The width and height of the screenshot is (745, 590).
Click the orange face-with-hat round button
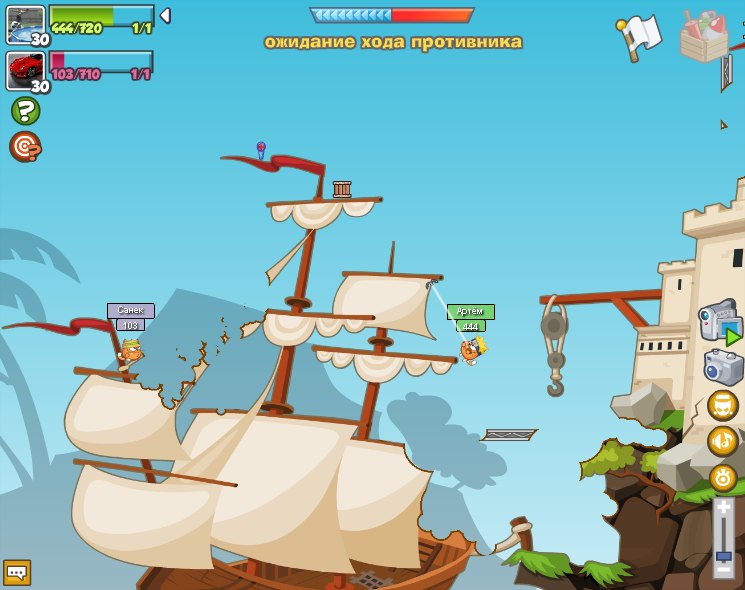click(722, 405)
